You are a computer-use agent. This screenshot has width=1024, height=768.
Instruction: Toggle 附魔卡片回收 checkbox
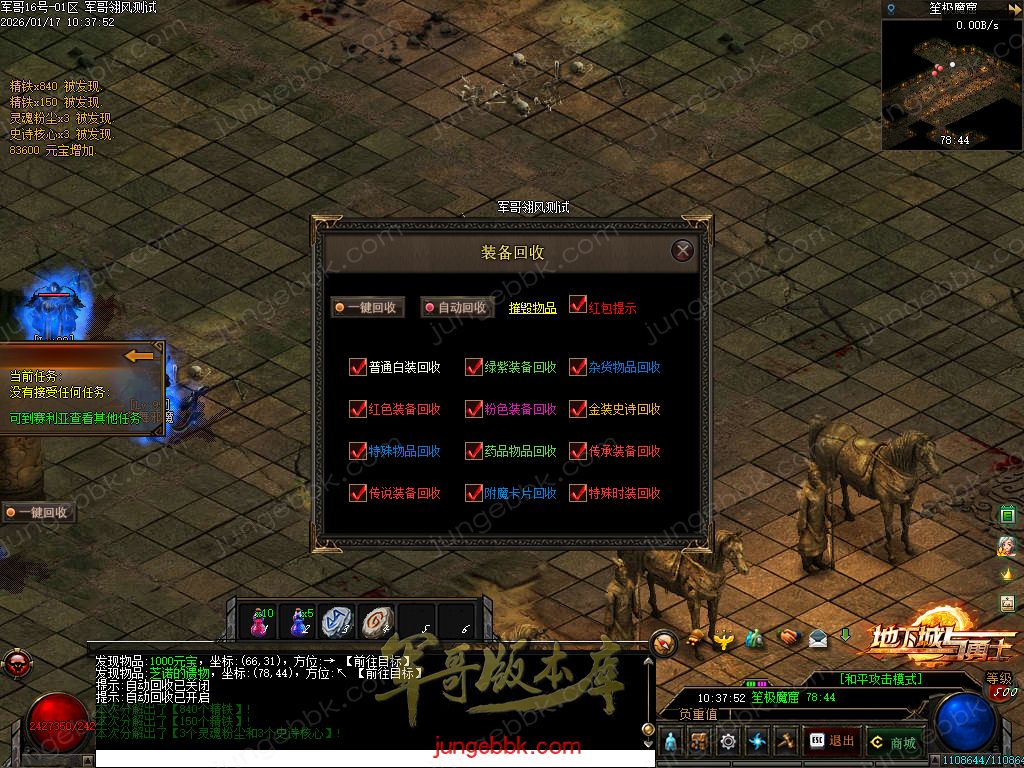(x=474, y=493)
